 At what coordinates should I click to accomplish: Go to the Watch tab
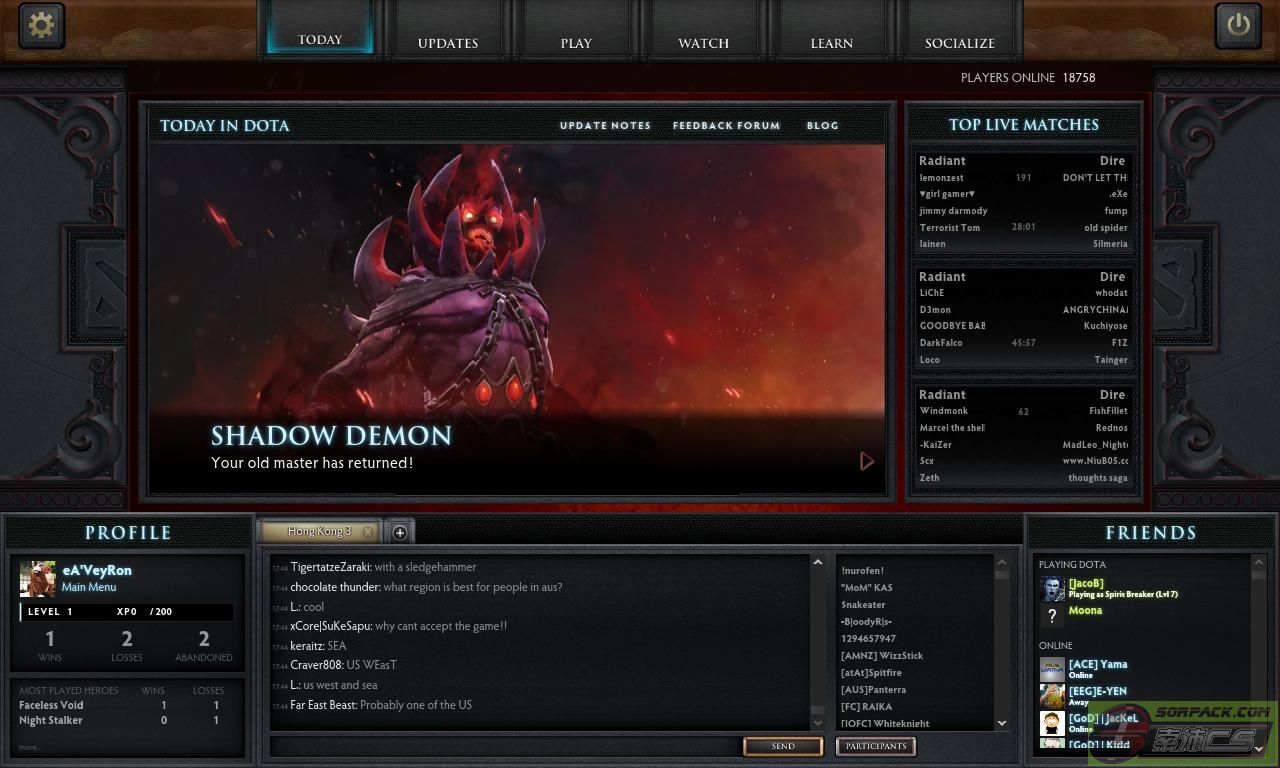[703, 43]
